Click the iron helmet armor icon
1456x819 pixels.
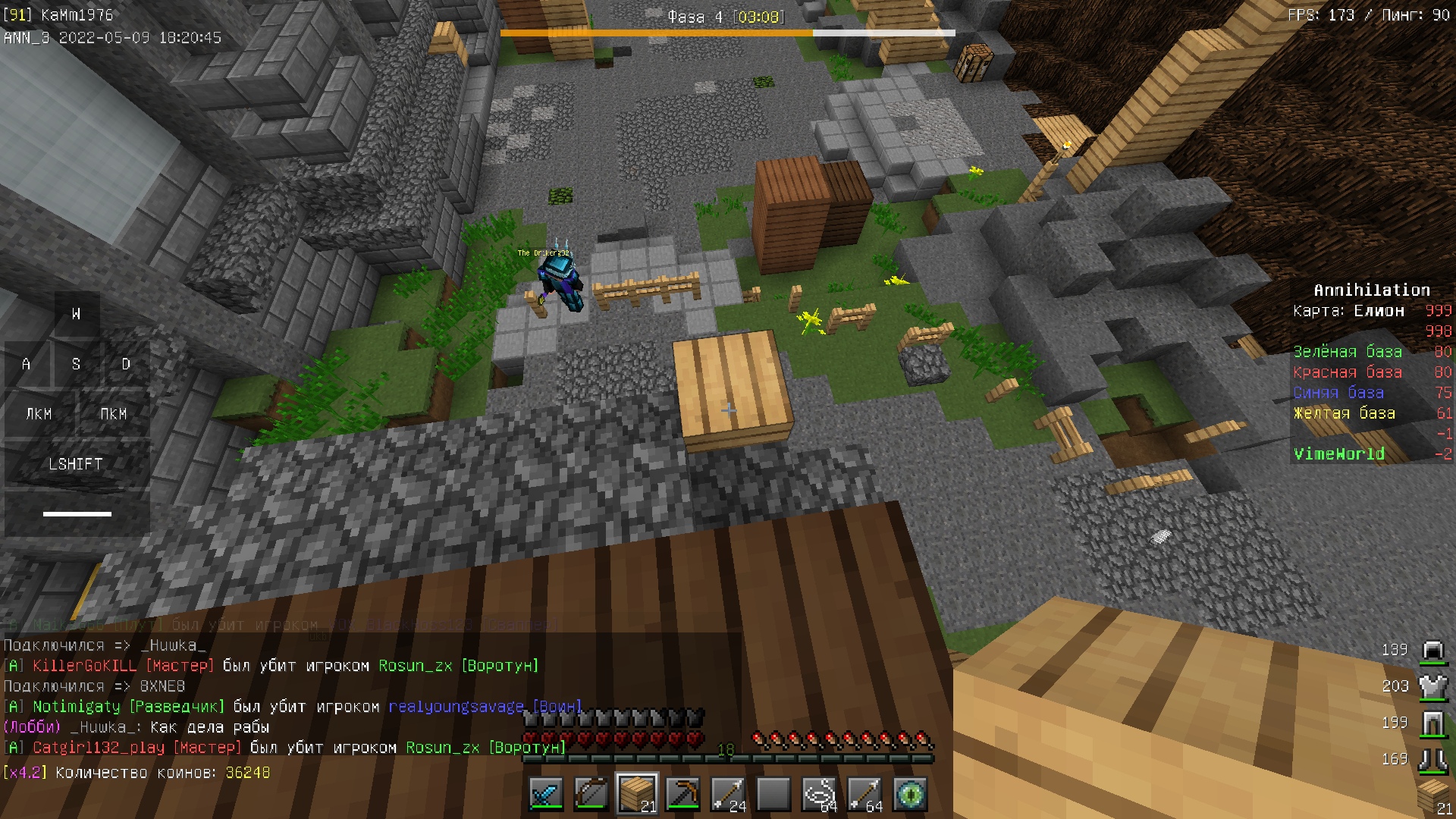click(x=1432, y=650)
